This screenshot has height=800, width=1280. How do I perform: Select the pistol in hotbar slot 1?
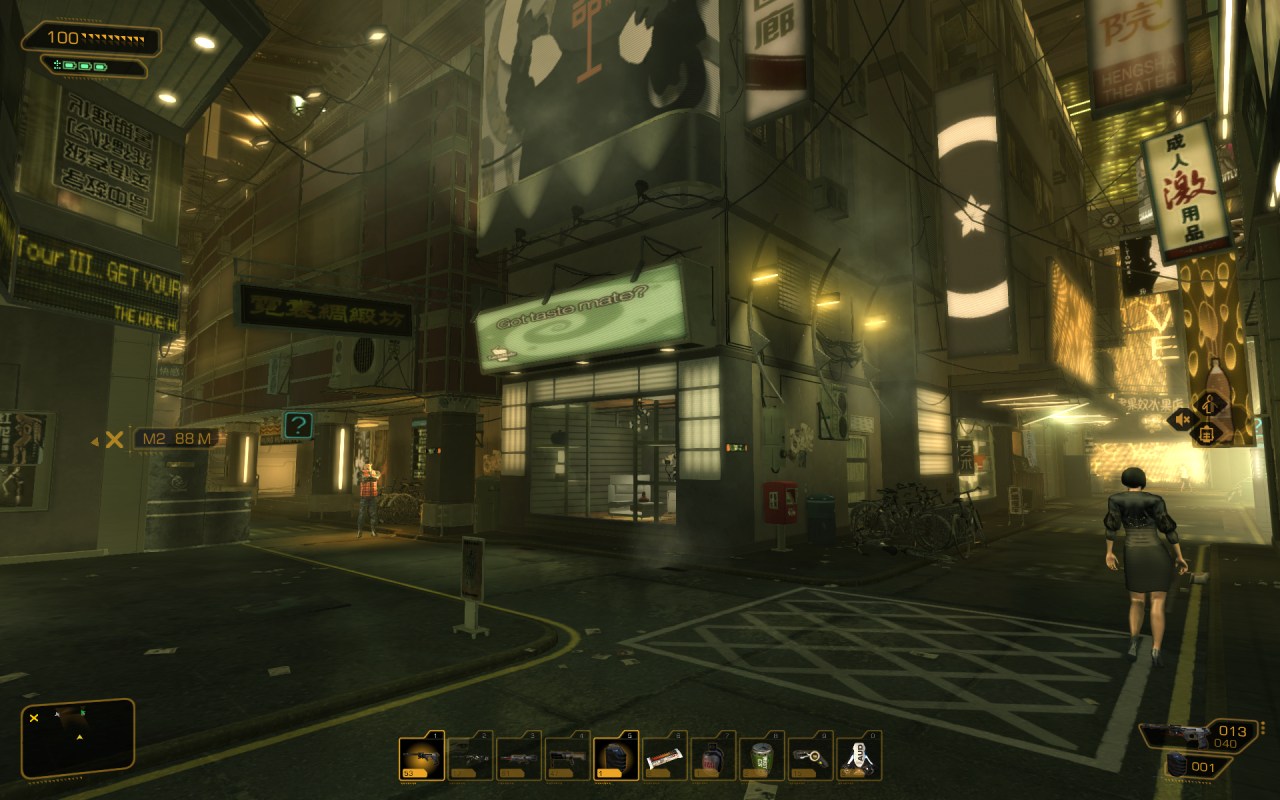(x=421, y=758)
